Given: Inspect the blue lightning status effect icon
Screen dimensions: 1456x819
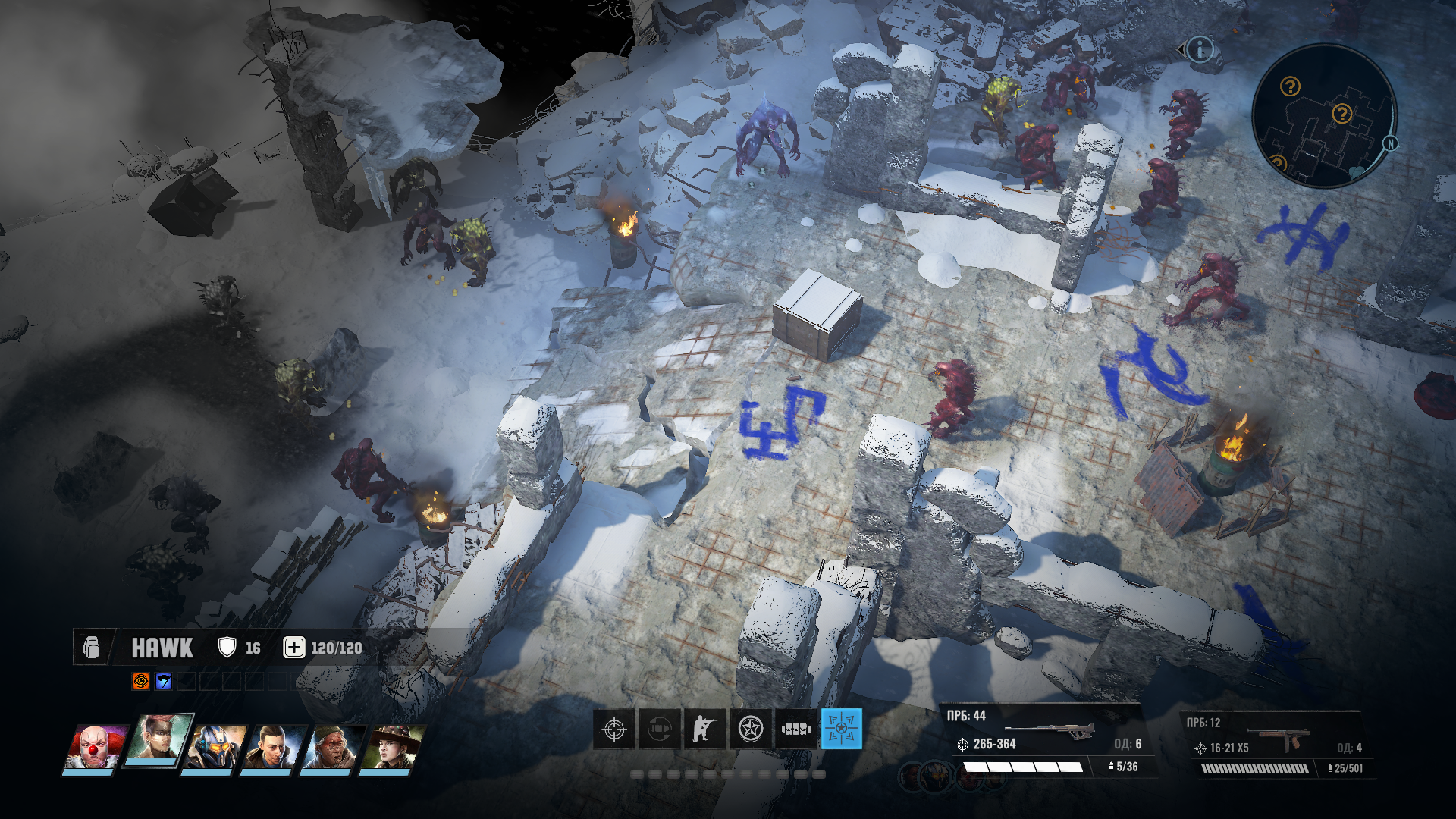Looking at the screenshot, I should coord(164,681).
